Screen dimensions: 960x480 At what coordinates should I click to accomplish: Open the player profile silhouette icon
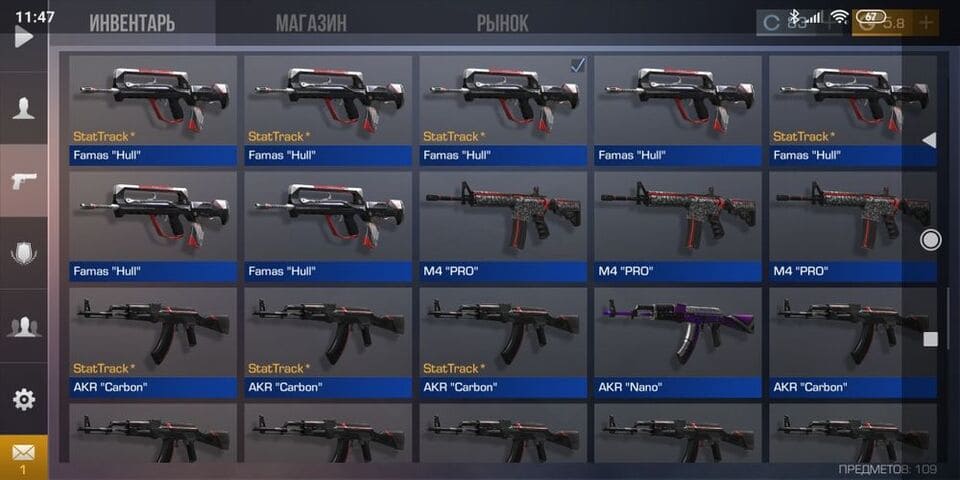(23, 108)
